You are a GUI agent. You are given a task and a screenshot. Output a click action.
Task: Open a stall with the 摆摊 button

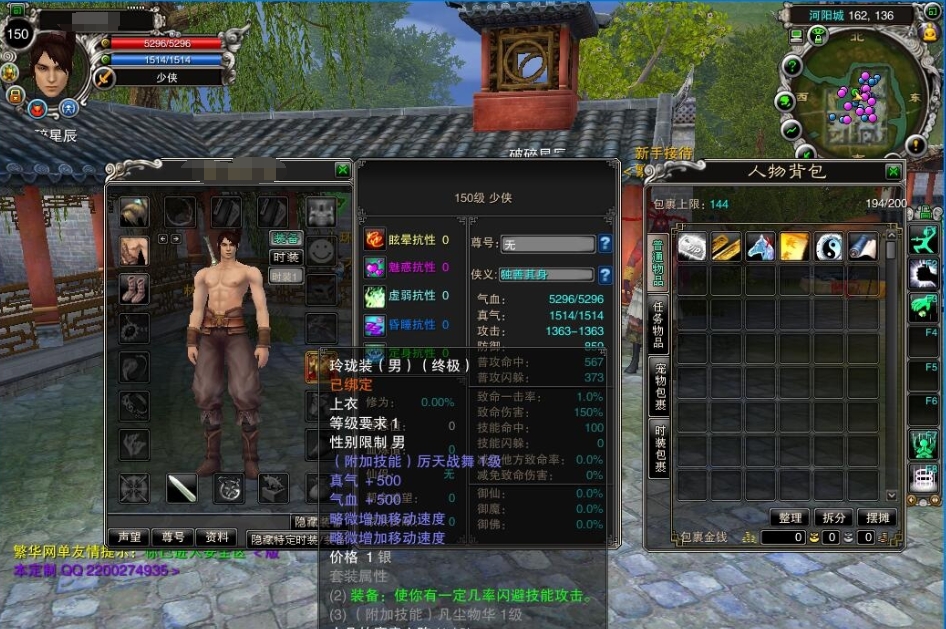876,518
